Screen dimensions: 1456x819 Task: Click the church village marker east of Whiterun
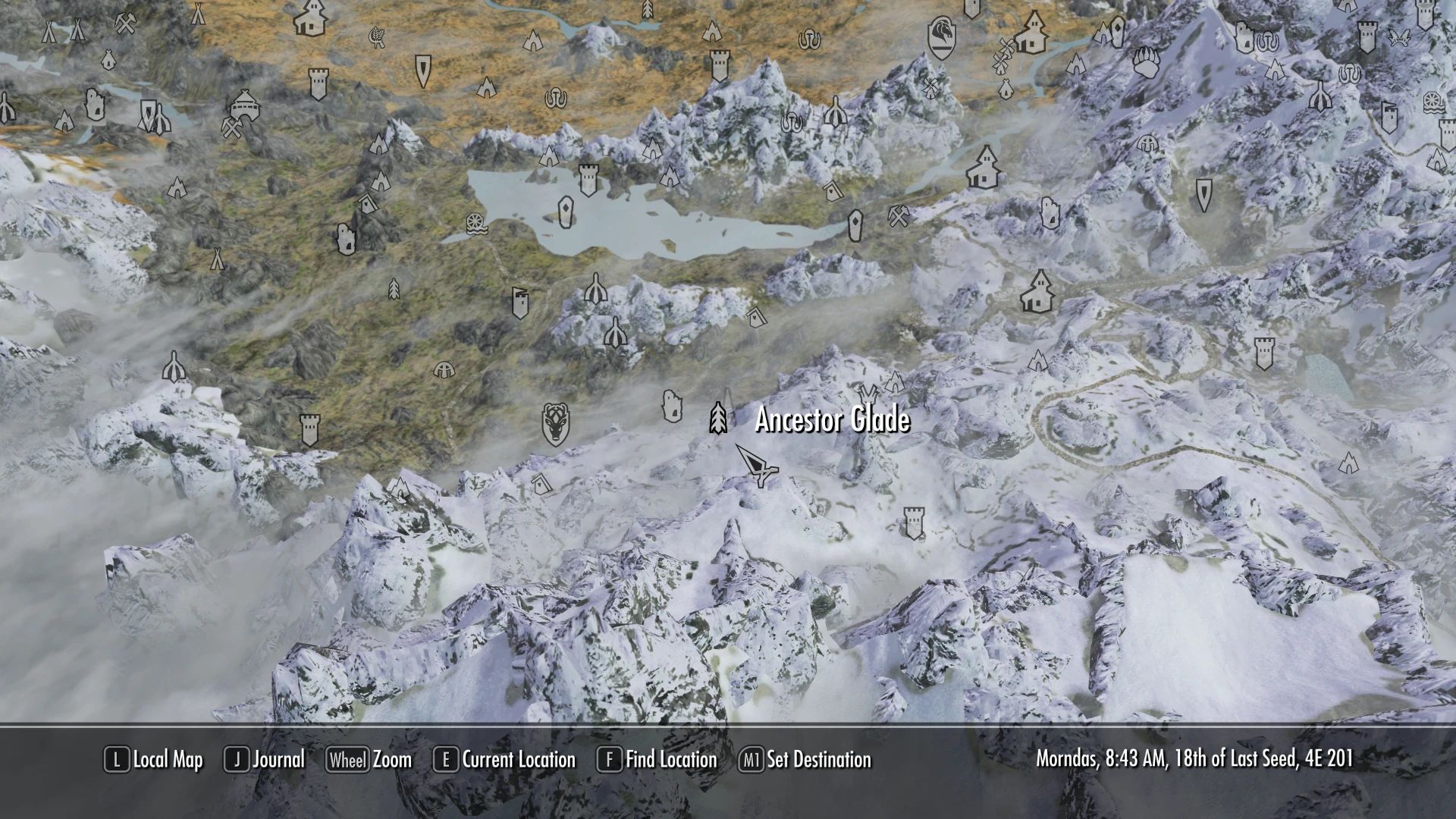(1033, 34)
